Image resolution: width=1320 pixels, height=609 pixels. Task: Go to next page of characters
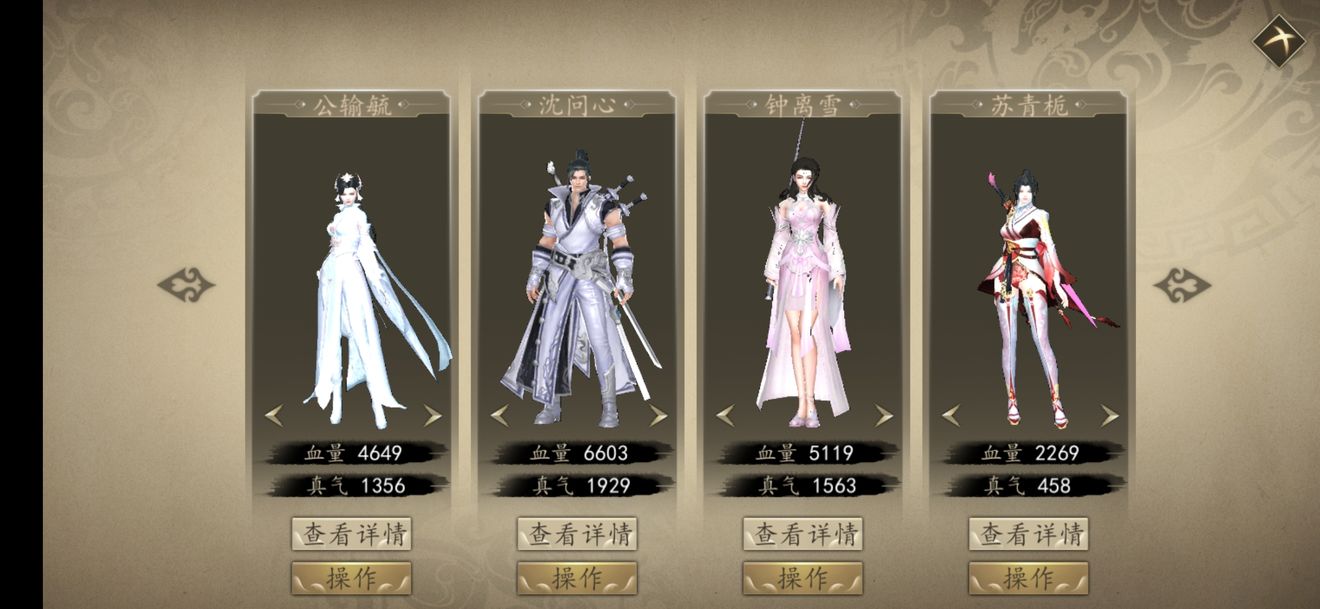[x=1182, y=285]
